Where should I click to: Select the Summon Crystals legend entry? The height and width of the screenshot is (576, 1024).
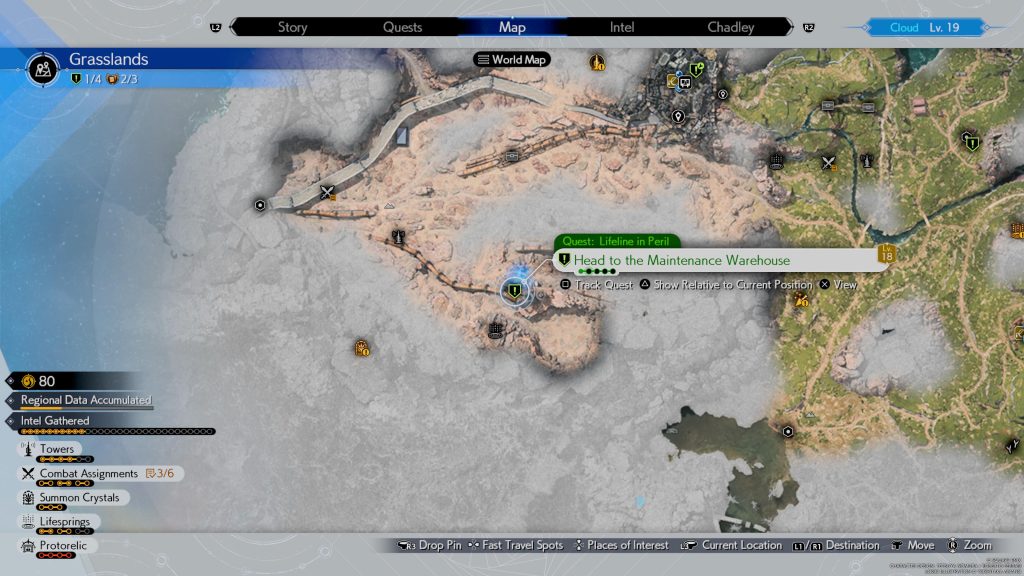79,498
